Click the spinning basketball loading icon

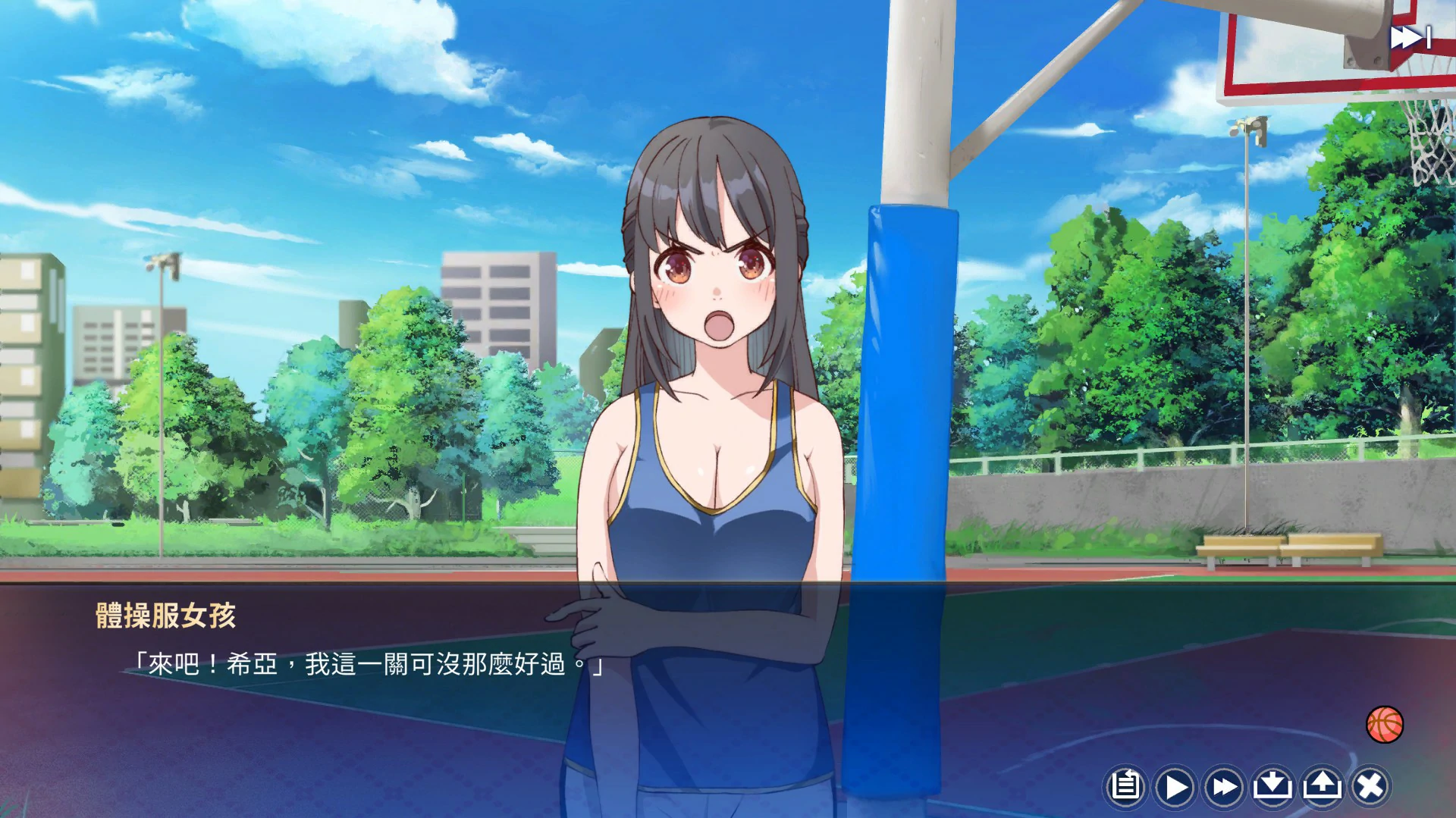tap(1384, 726)
